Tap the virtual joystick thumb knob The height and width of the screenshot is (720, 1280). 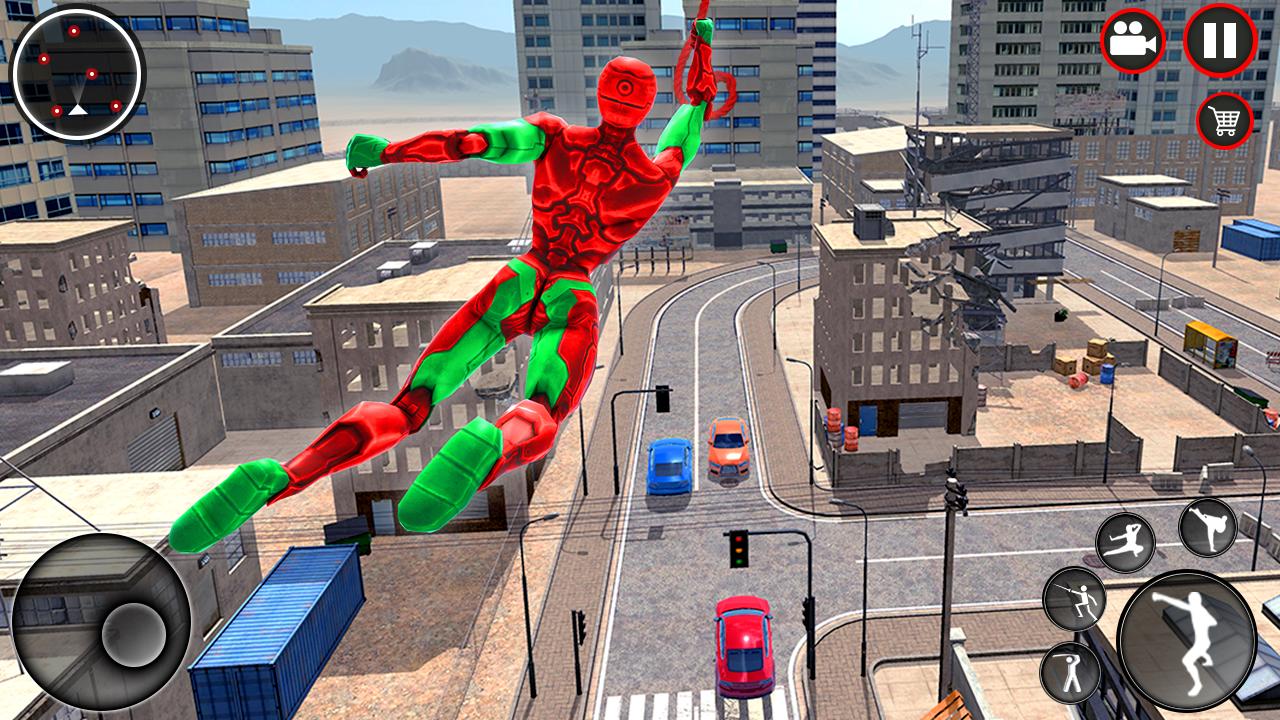(133, 633)
